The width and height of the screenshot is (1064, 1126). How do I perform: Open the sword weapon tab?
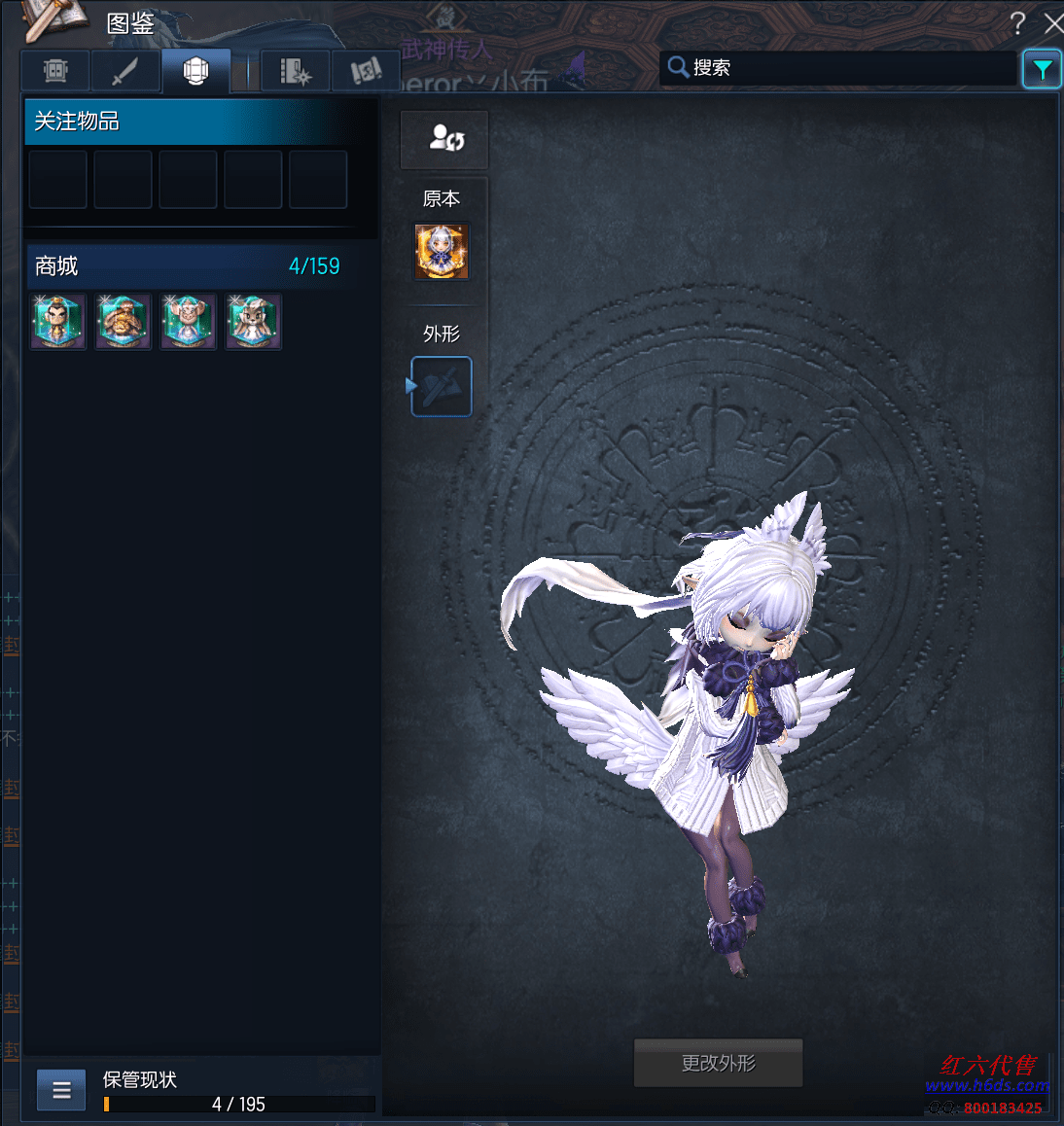tap(125, 71)
